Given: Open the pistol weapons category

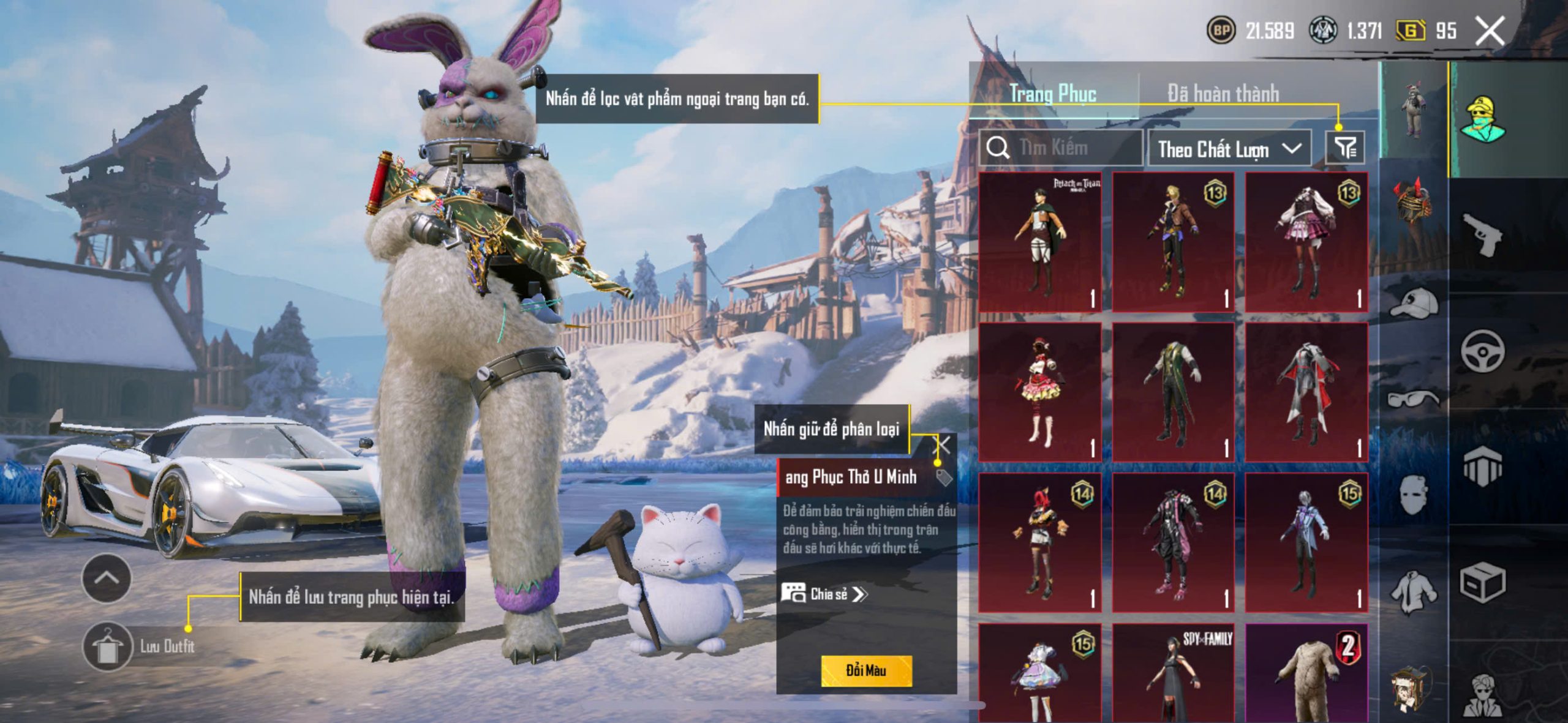Looking at the screenshot, I should [x=1481, y=234].
